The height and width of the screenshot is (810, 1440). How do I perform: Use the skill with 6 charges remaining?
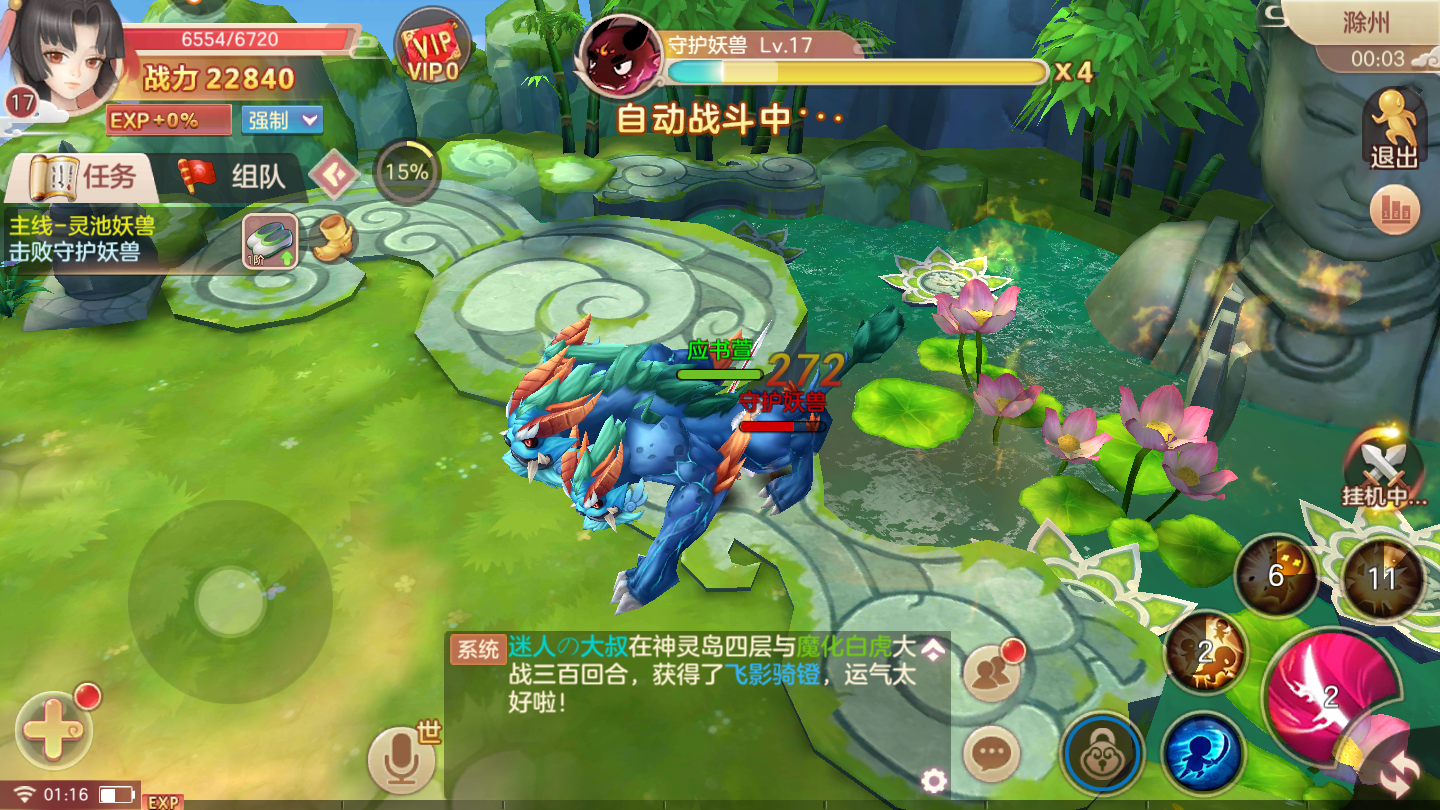(x=1275, y=574)
